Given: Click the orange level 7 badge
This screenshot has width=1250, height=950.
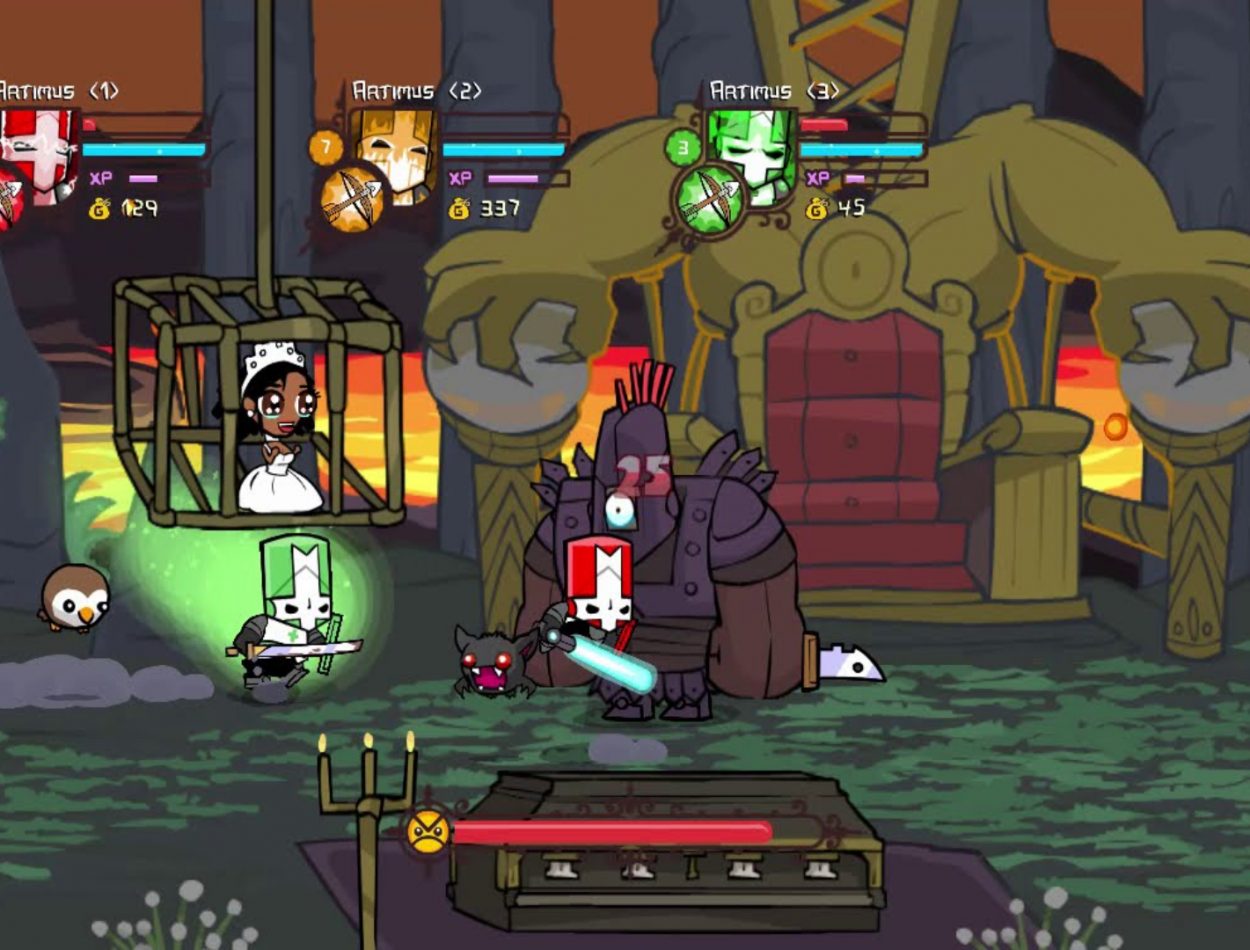Looking at the screenshot, I should [x=325, y=147].
